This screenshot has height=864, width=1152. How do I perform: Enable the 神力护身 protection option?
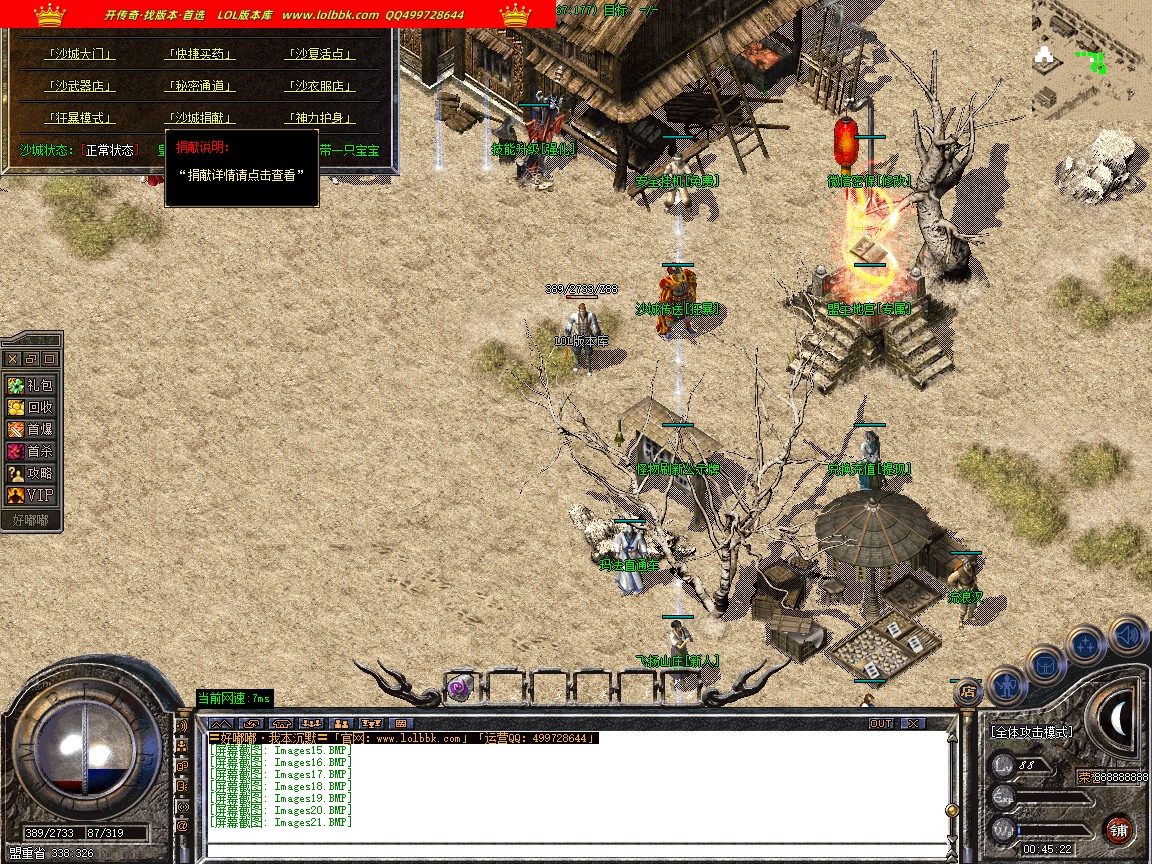pos(320,118)
